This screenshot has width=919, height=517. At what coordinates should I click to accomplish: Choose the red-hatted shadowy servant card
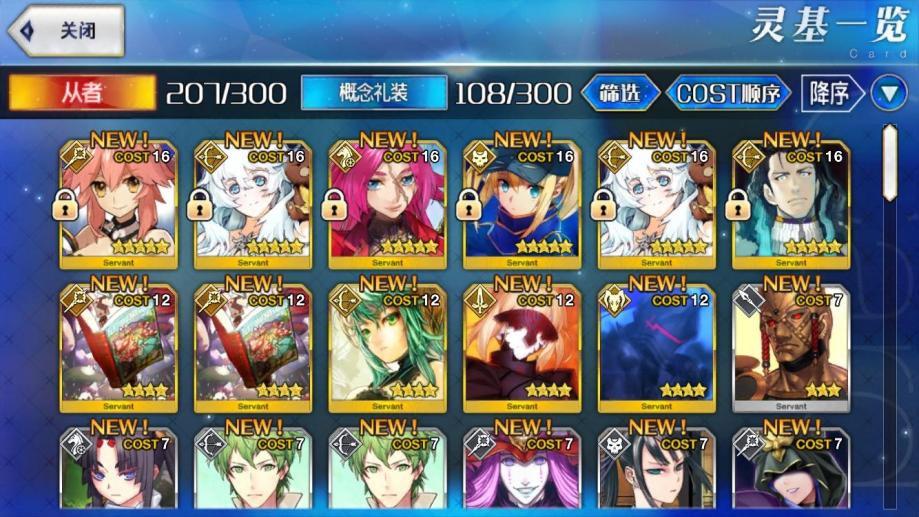coord(522,347)
